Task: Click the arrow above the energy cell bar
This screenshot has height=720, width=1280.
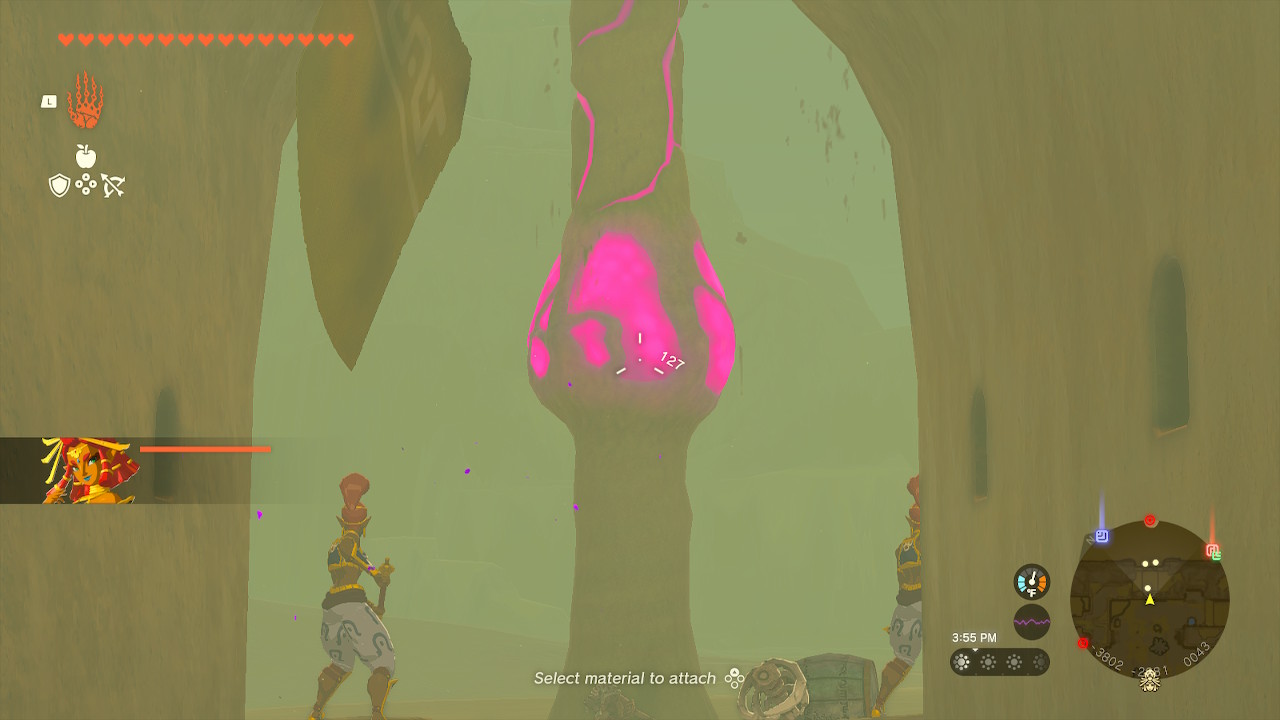Action: pyautogui.click(x=975, y=650)
